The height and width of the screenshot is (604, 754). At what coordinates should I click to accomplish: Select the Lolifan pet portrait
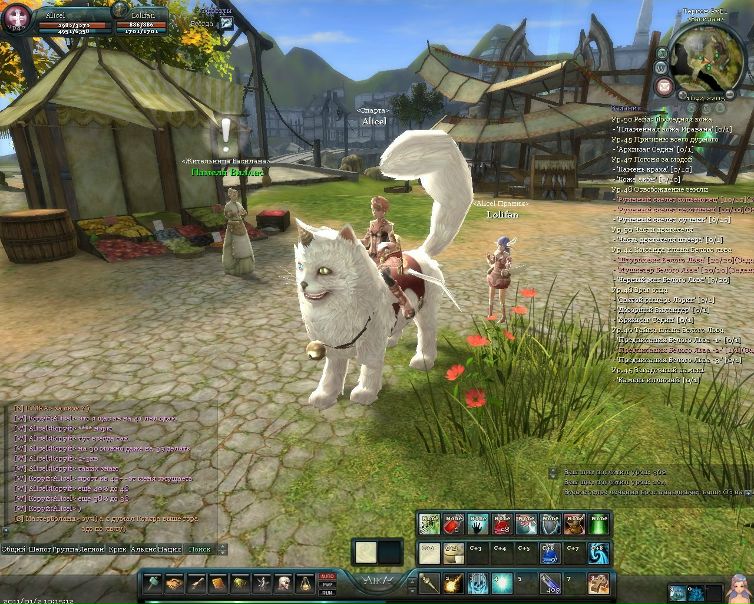[x=119, y=11]
